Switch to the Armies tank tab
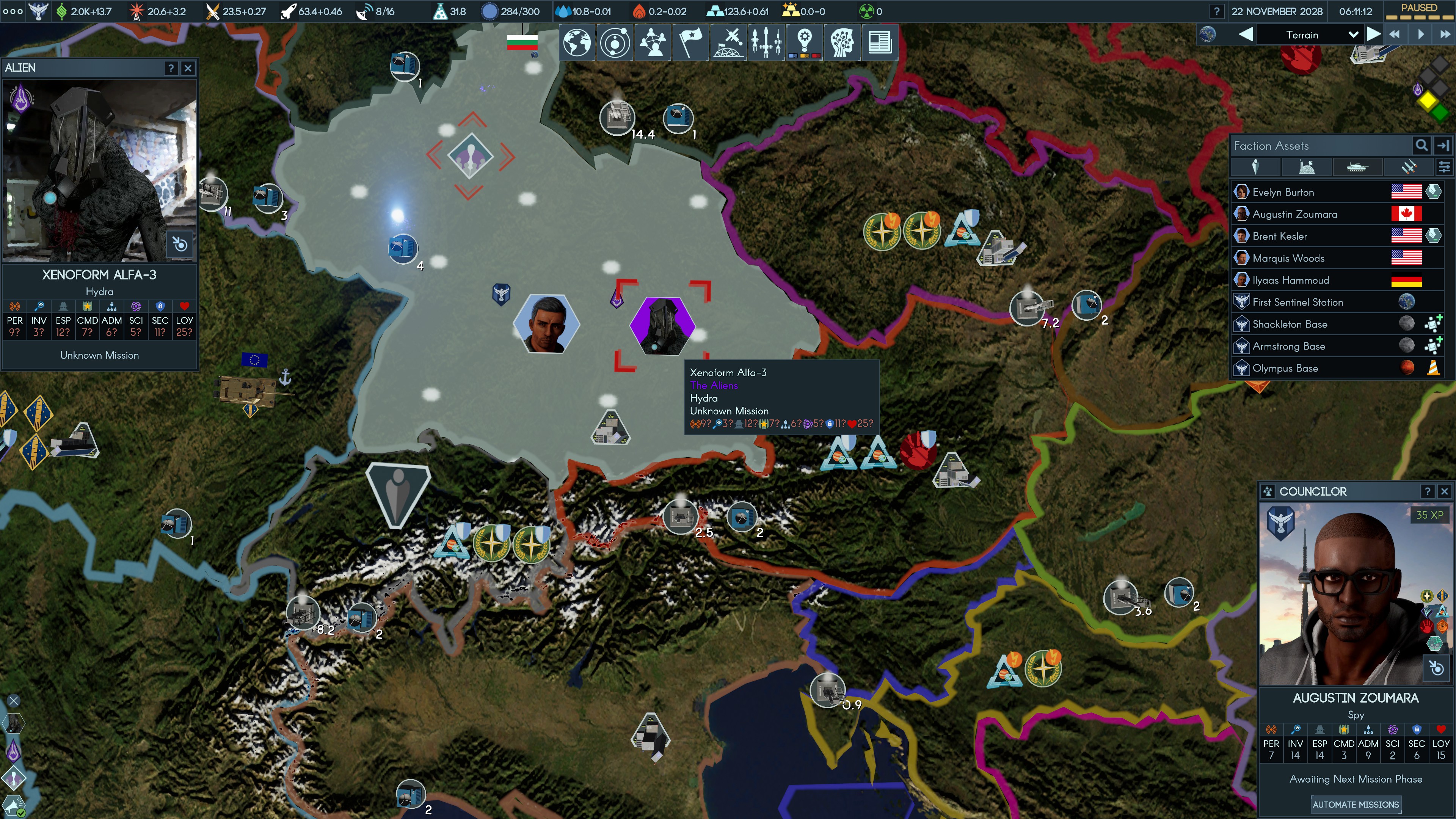Screen dimensions: 1456x819 [1358, 167]
